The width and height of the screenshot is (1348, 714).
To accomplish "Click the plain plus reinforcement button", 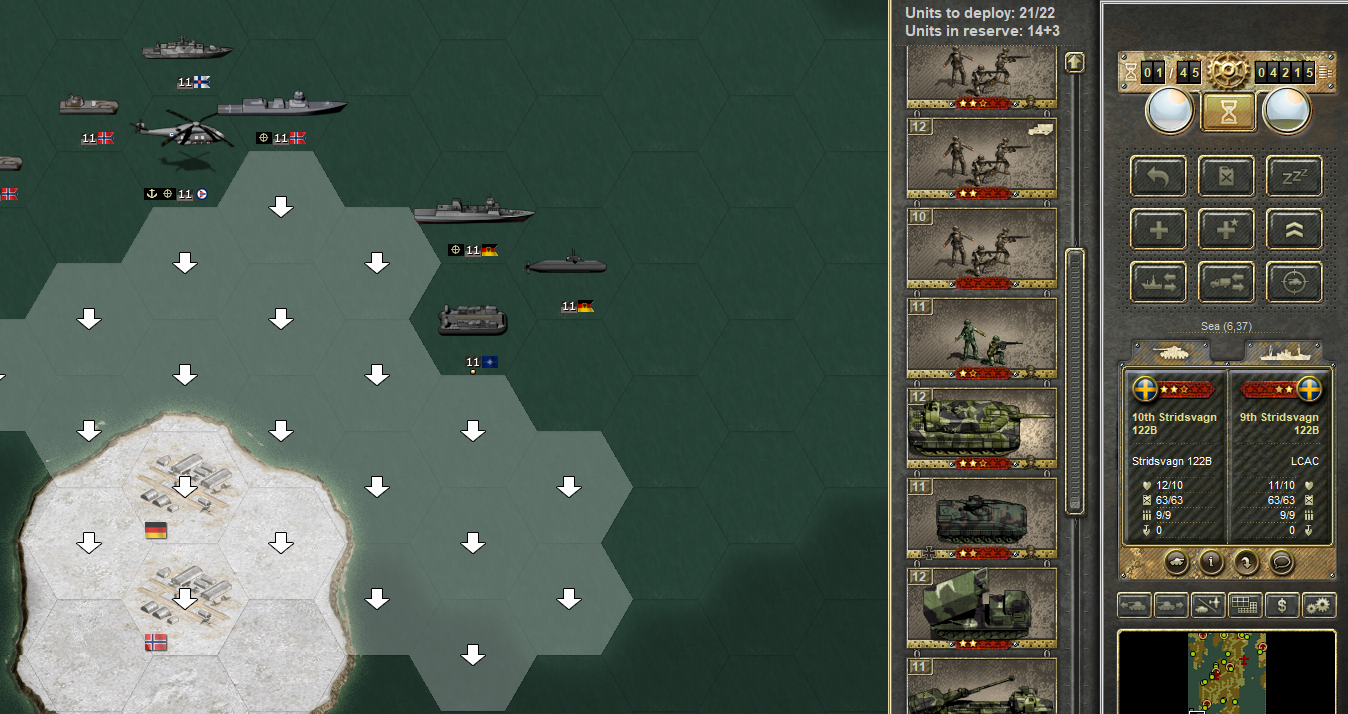I will click(x=1159, y=230).
